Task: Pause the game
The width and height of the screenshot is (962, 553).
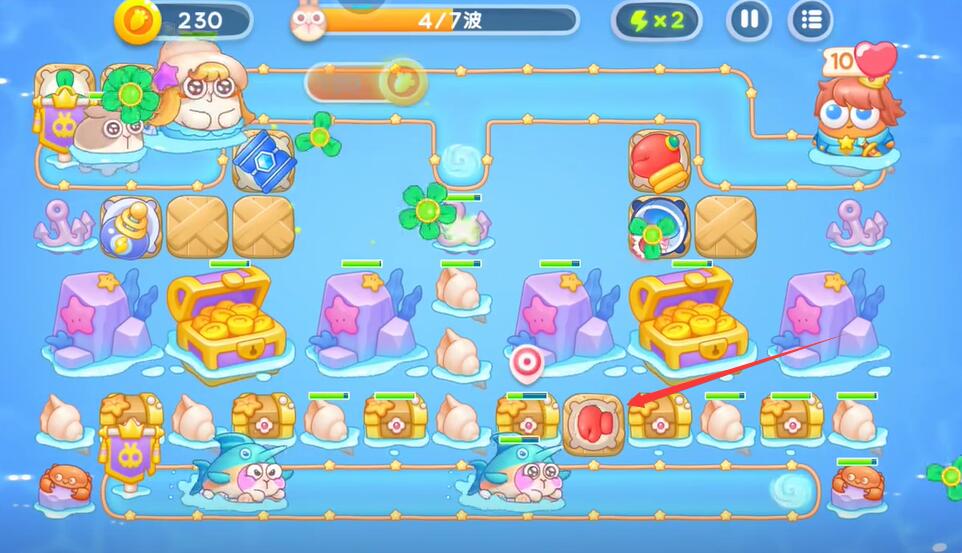Action: (x=749, y=20)
